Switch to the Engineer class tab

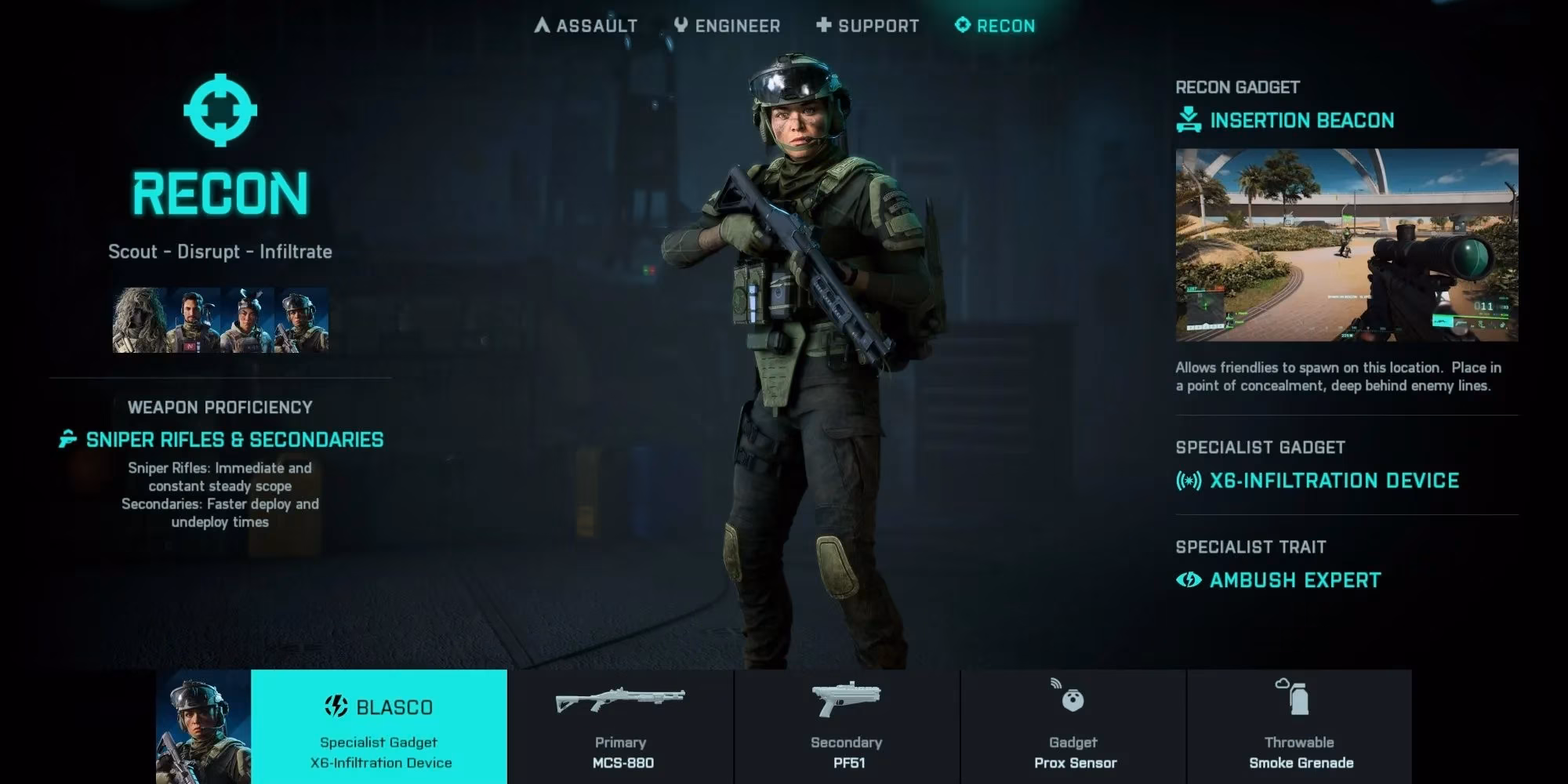(x=725, y=24)
